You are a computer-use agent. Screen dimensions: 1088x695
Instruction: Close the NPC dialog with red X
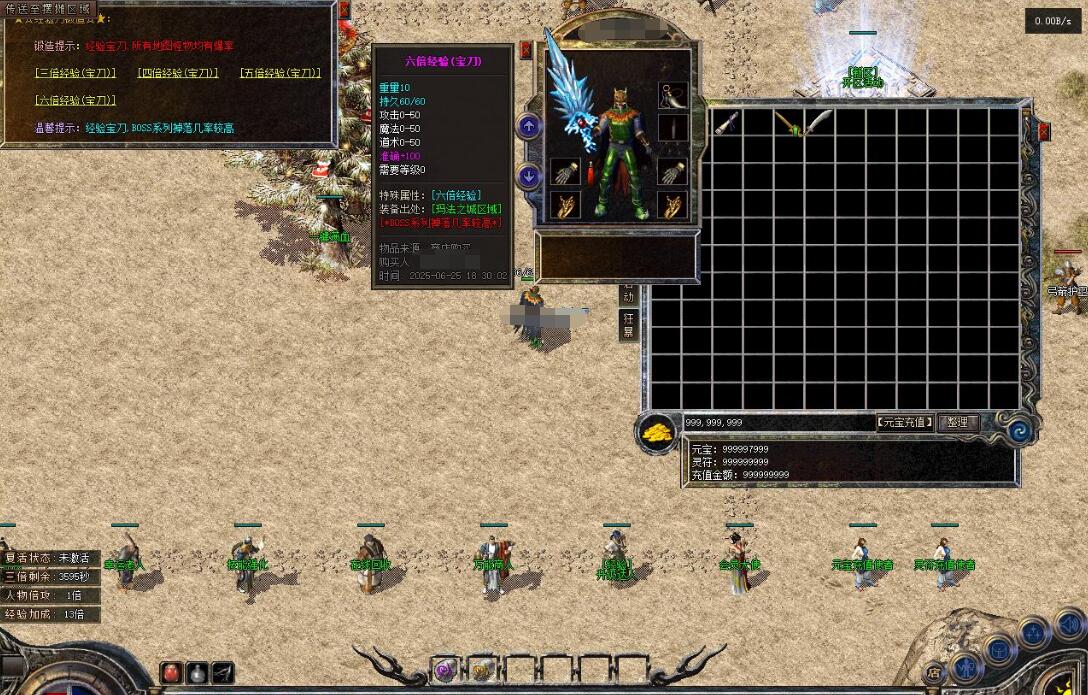pyautogui.click(x=344, y=10)
